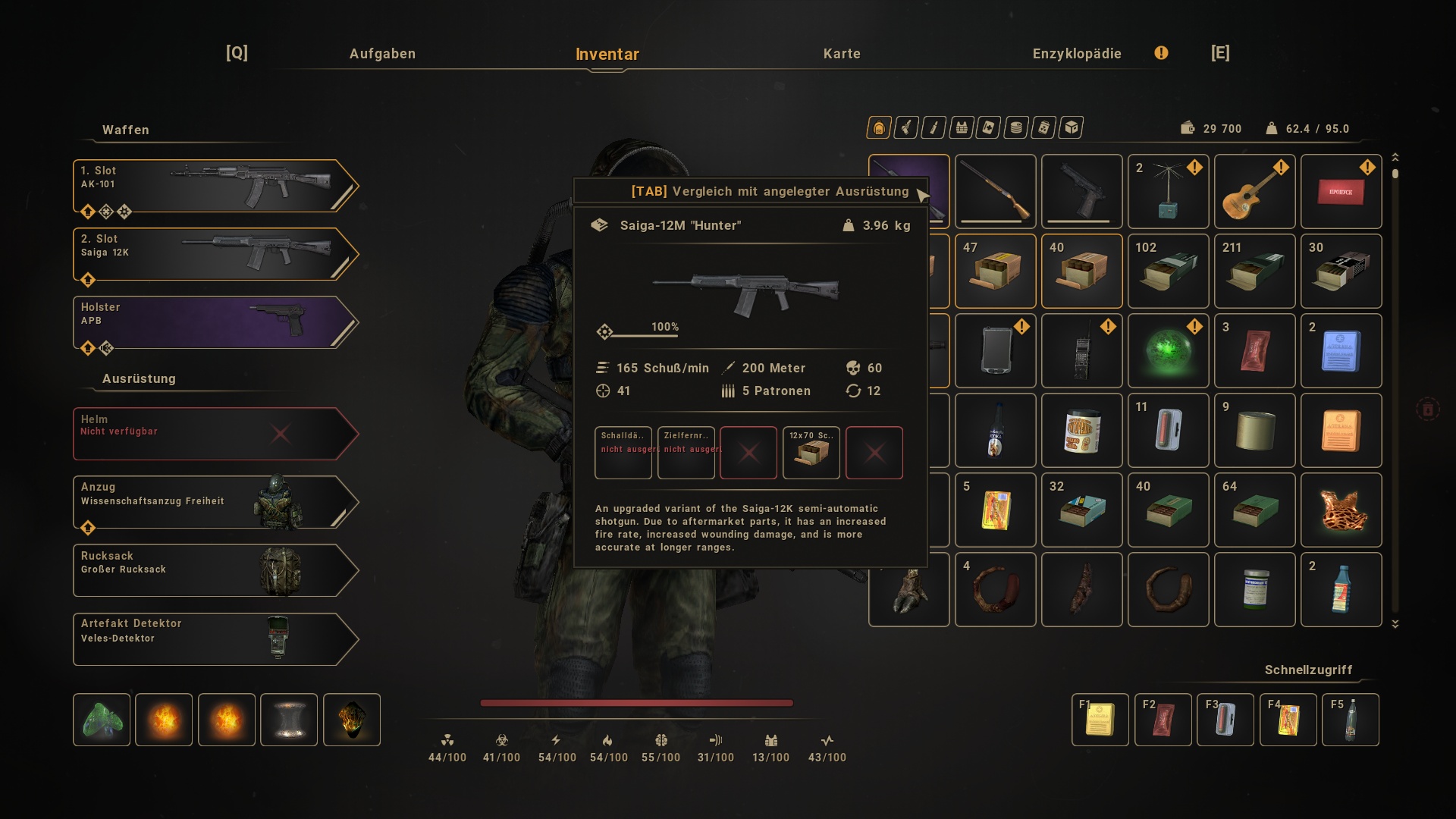Filter inventory by armor items
The image size is (1456, 819).
960,127
